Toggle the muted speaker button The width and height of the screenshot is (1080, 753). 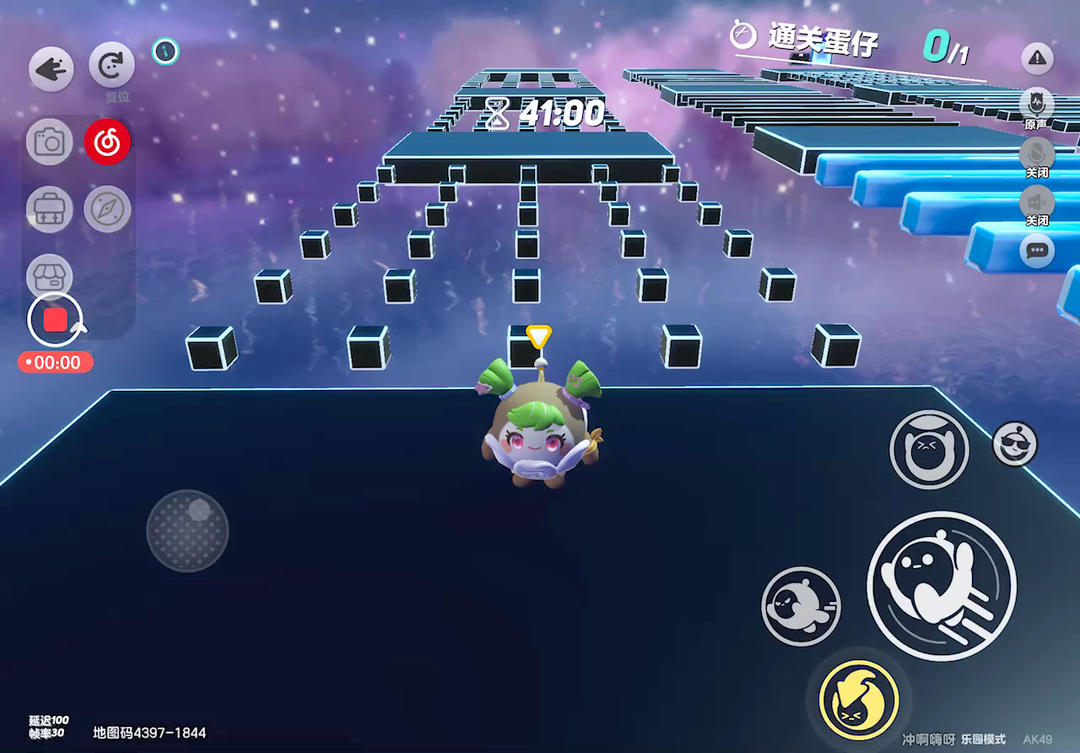coord(1036,201)
